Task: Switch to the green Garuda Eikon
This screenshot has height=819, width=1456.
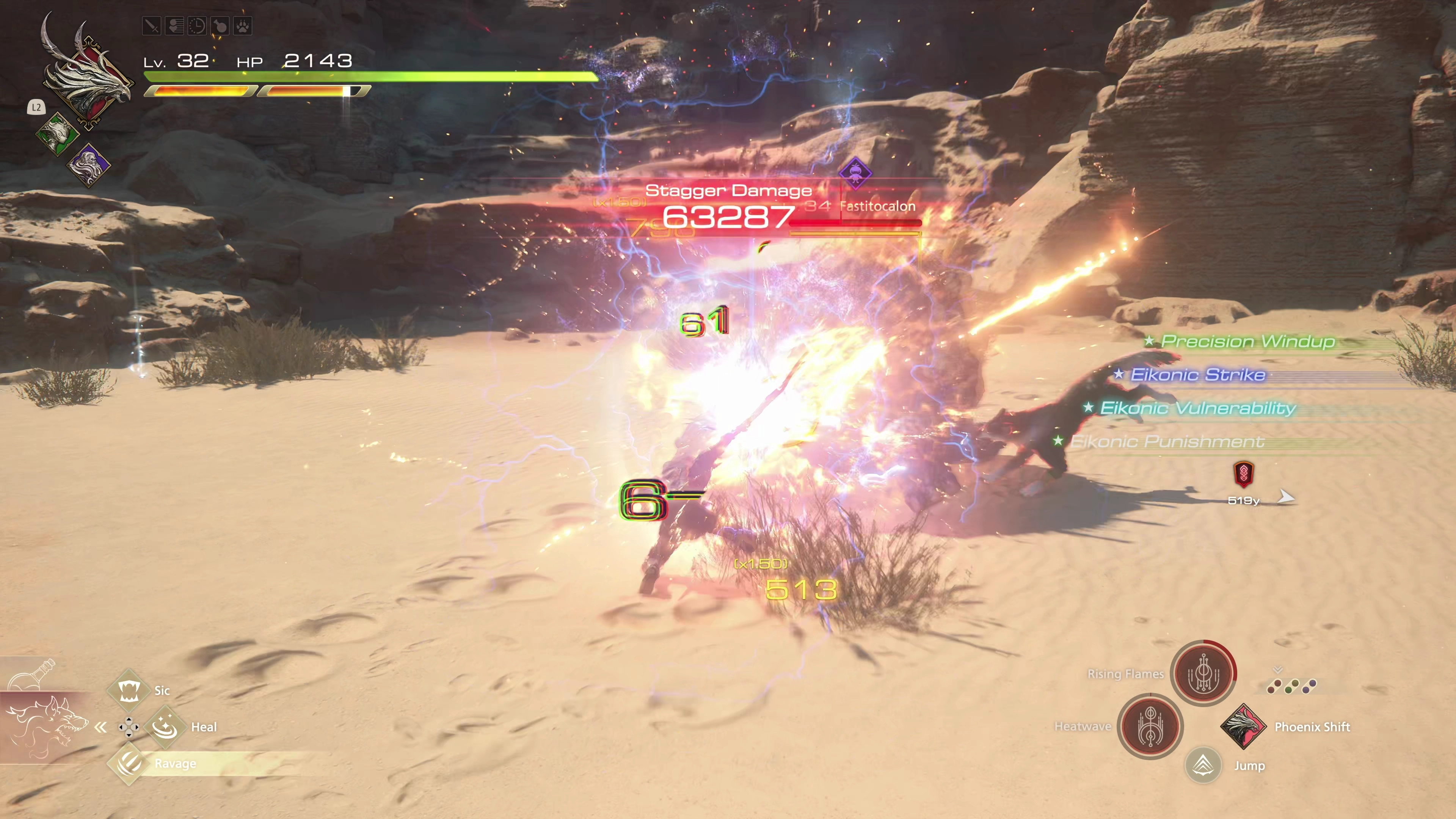Action: tap(56, 133)
